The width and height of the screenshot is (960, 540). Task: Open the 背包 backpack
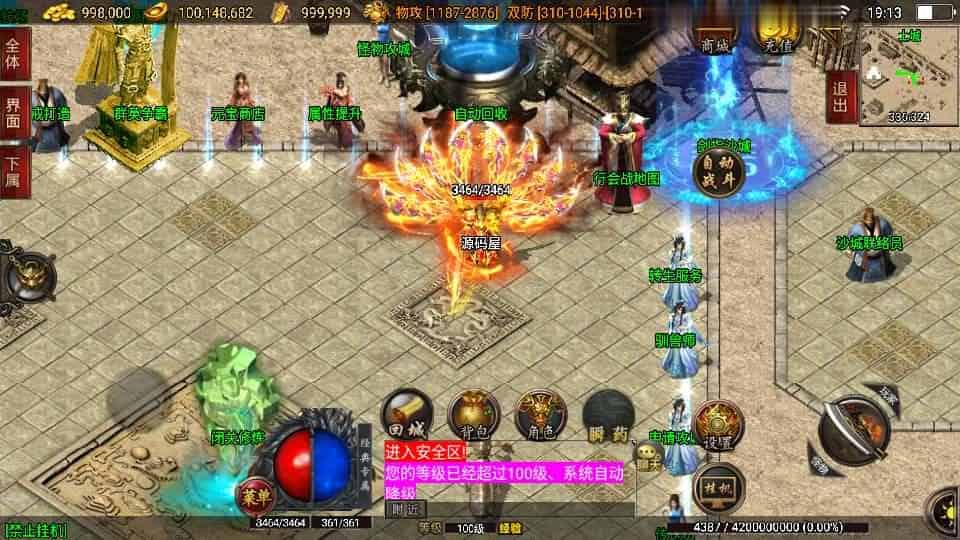point(473,413)
